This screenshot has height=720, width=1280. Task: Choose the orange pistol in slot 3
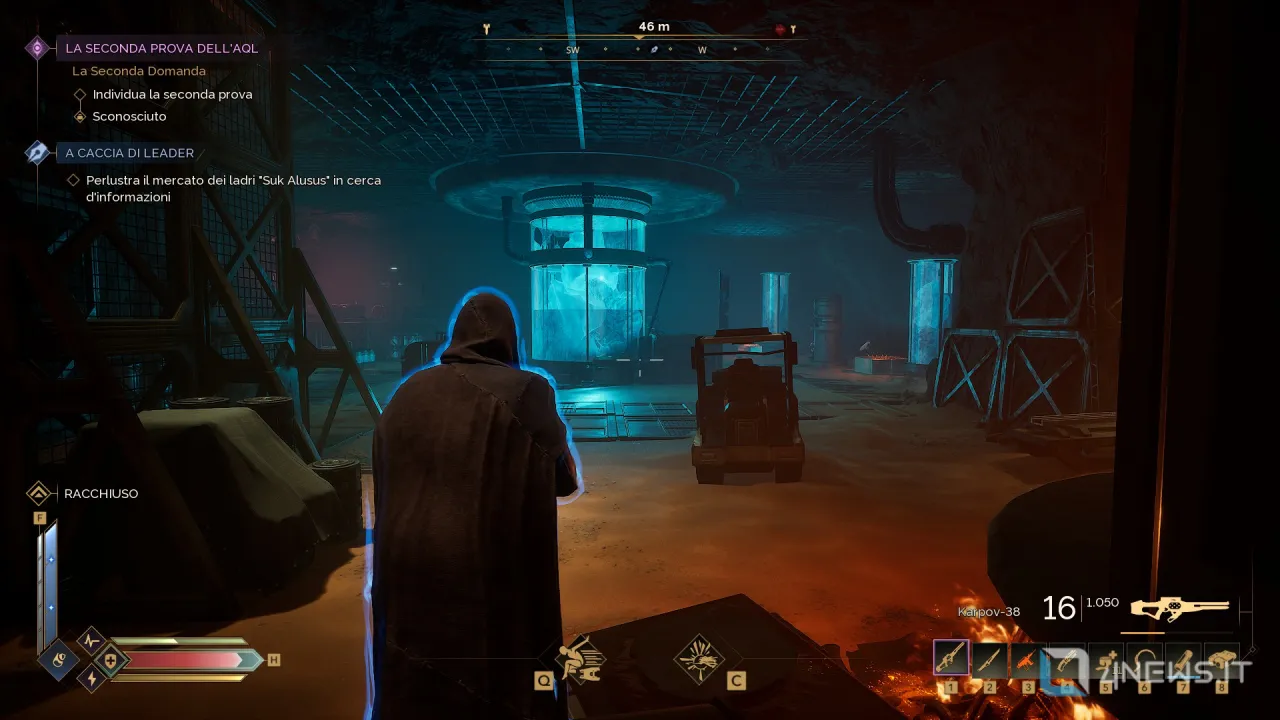[x=1027, y=657]
